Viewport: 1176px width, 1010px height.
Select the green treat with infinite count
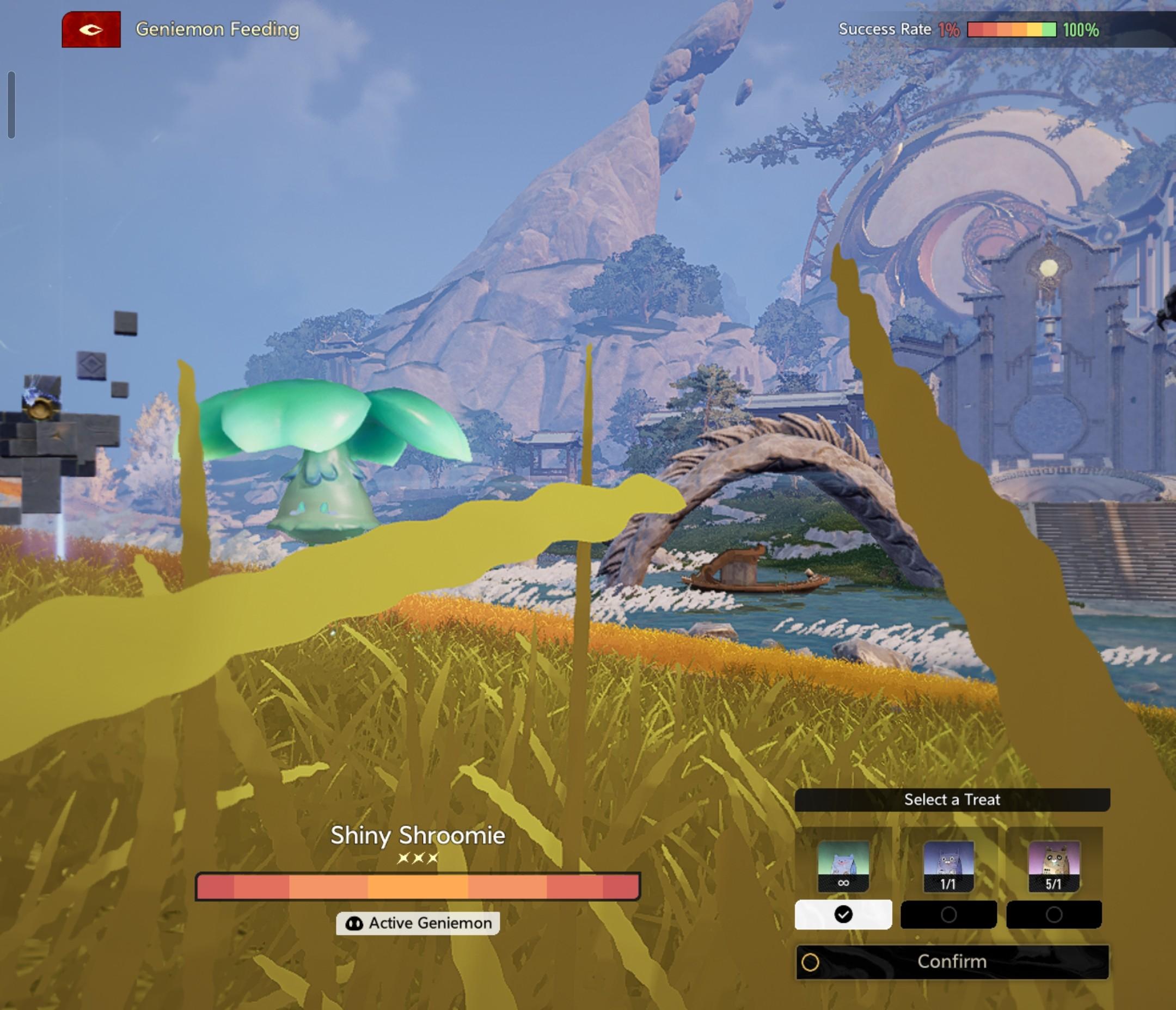click(x=843, y=865)
